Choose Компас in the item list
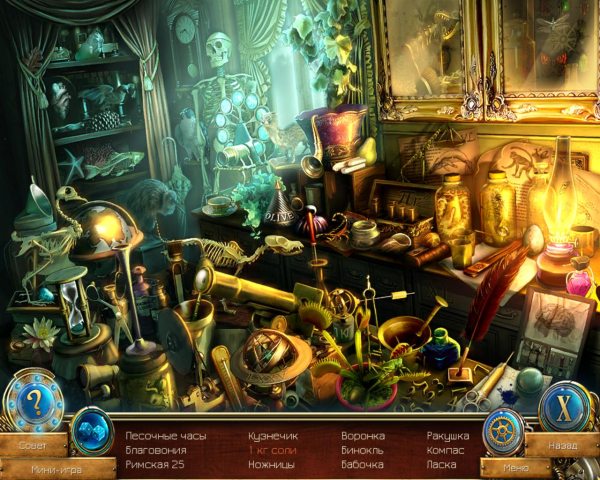The height and width of the screenshot is (480, 600). [443, 450]
